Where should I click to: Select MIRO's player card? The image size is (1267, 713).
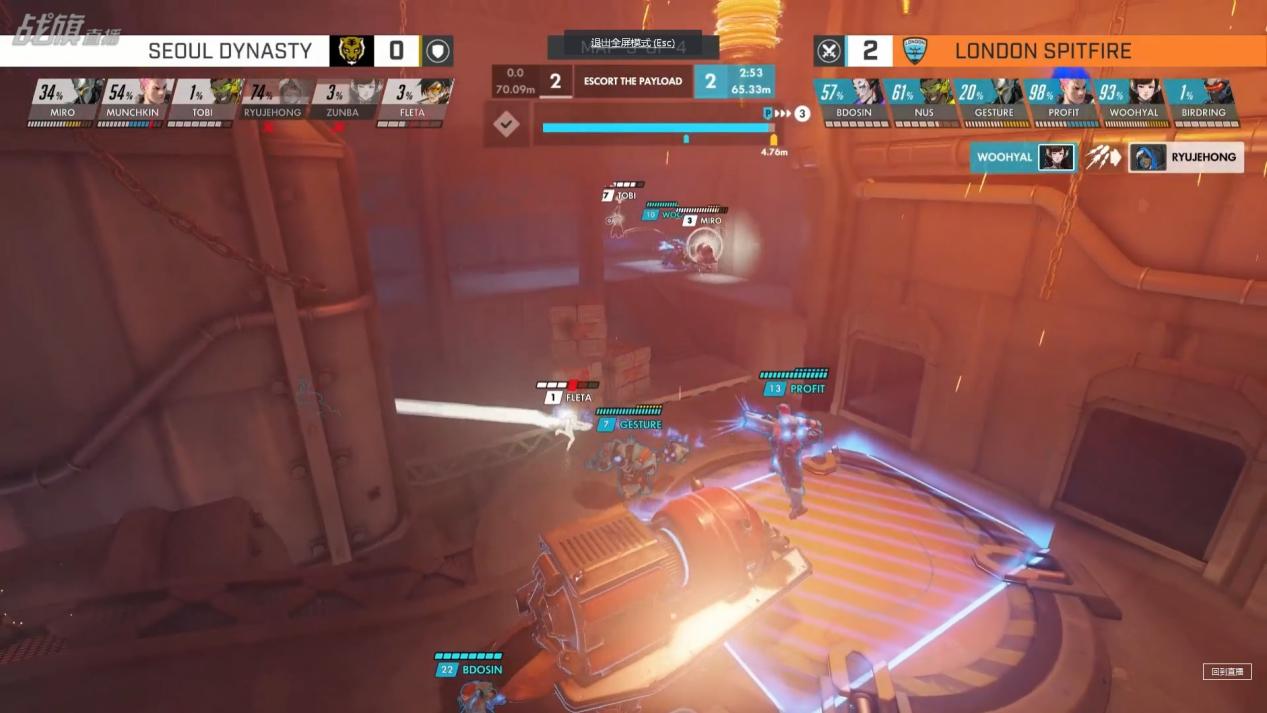tap(63, 101)
